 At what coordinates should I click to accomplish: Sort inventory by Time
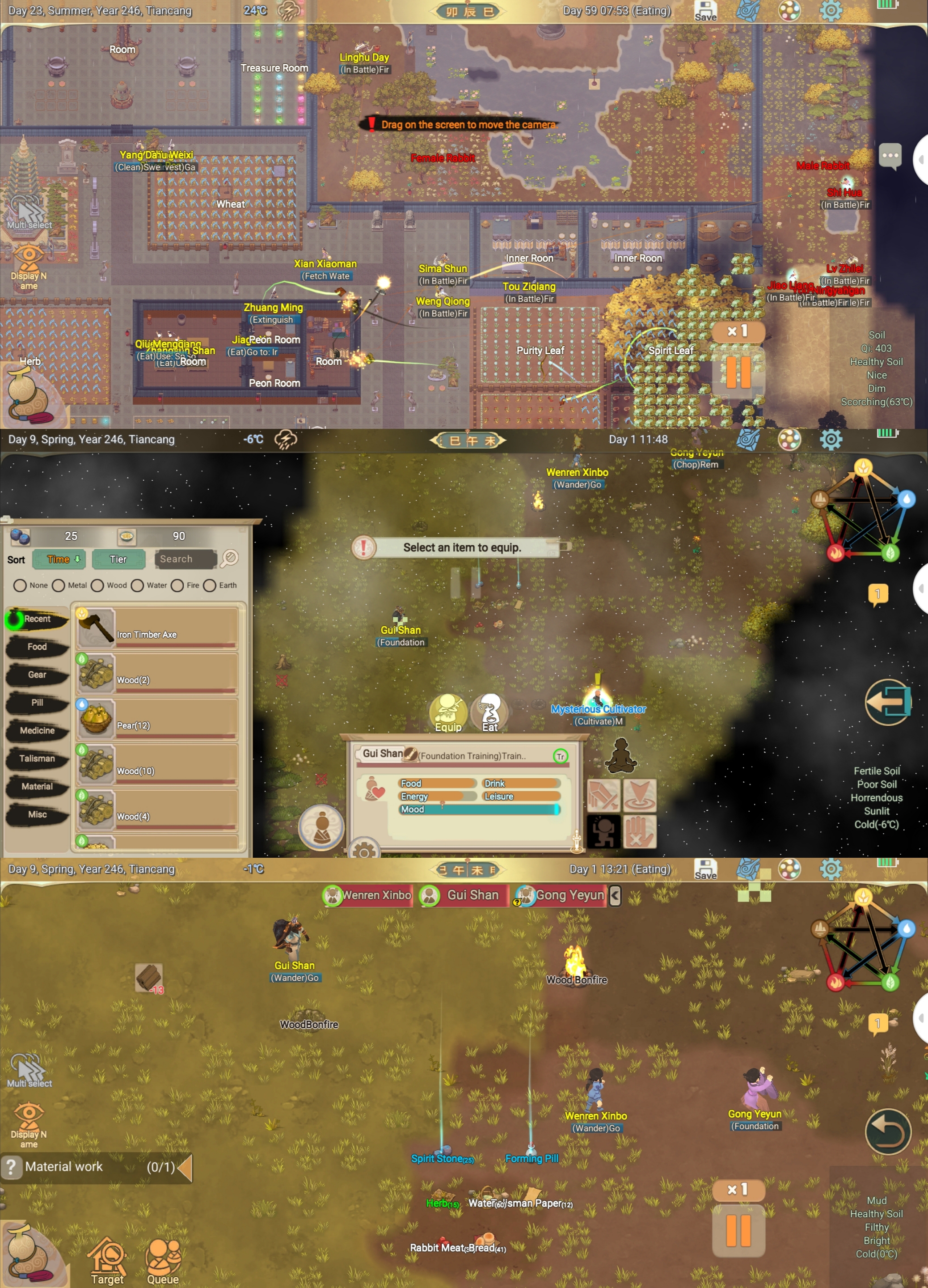pos(59,559)
